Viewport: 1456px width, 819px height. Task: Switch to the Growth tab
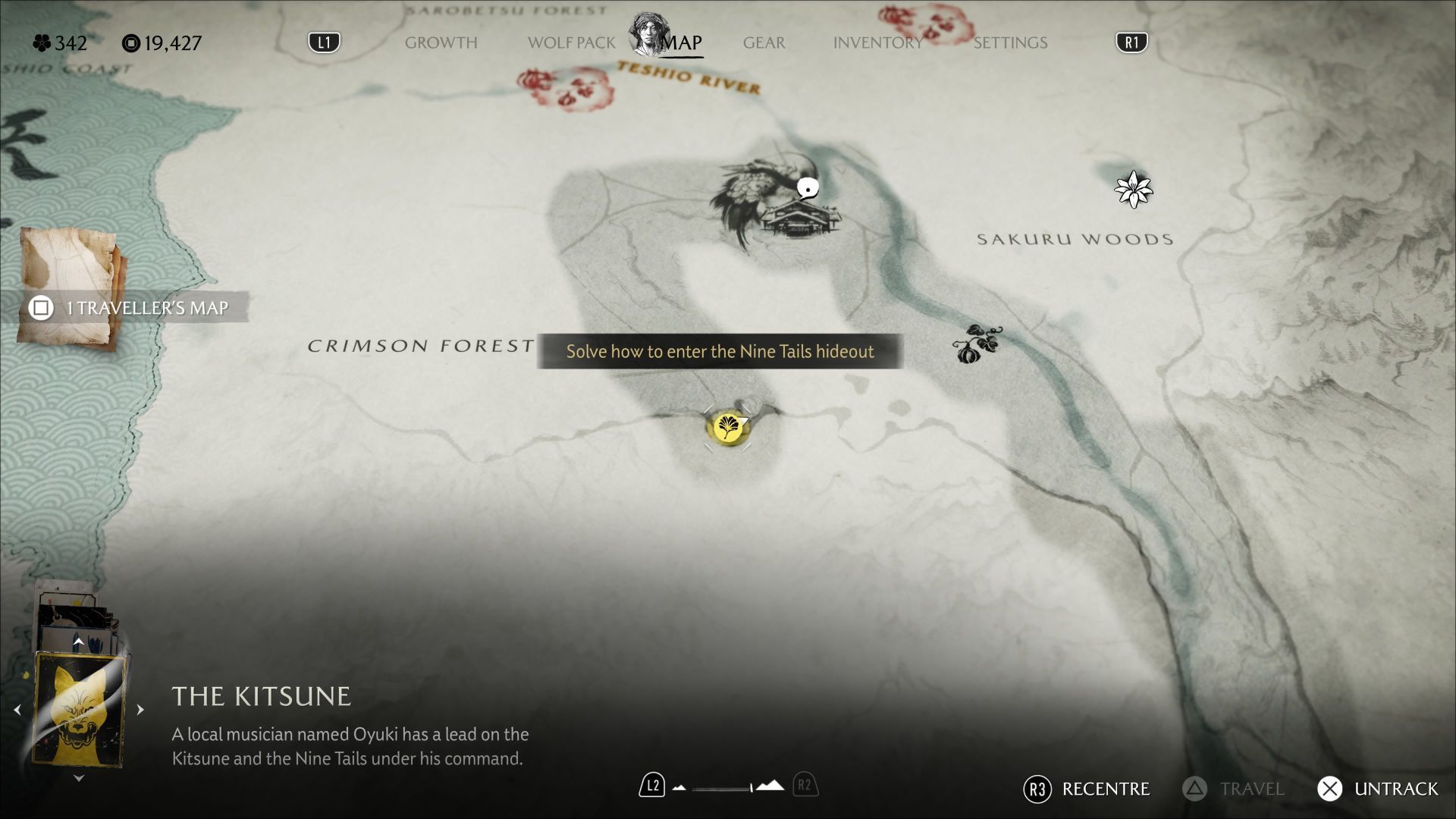[441, 42]
